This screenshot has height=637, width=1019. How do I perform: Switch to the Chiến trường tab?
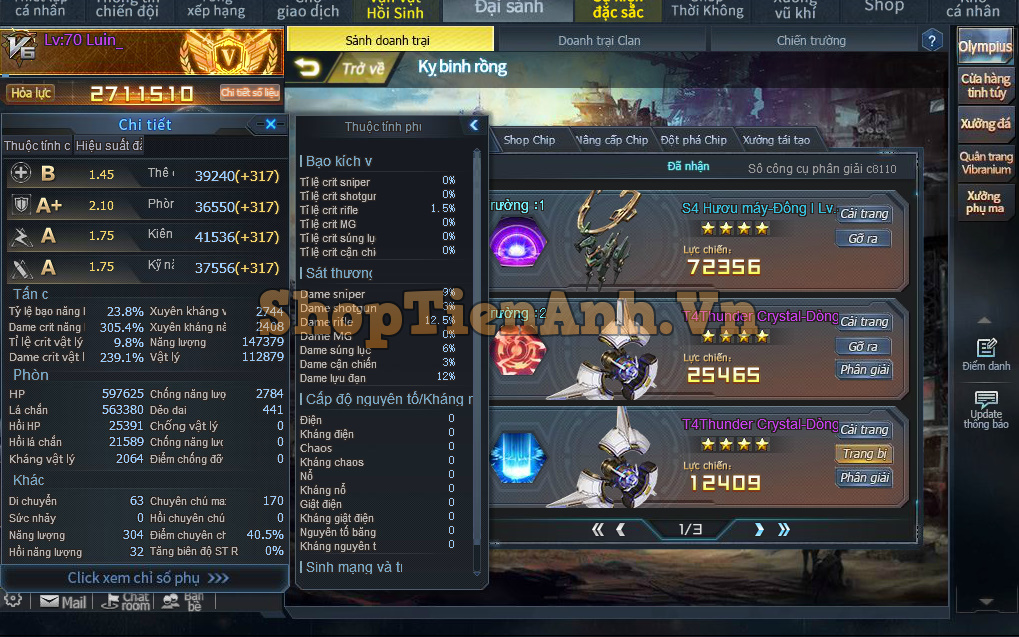[811, 41]
